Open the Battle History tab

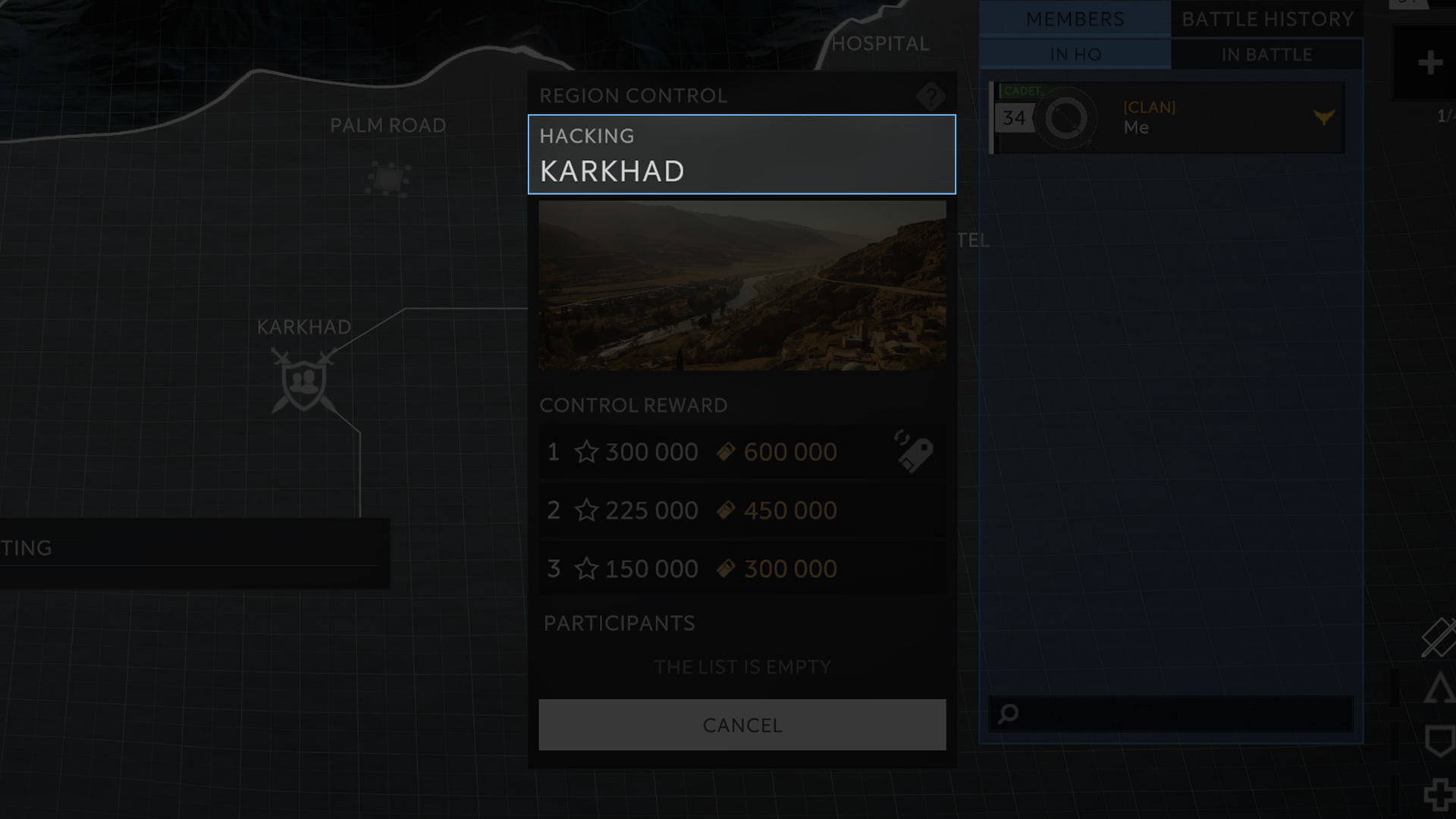1267,19
